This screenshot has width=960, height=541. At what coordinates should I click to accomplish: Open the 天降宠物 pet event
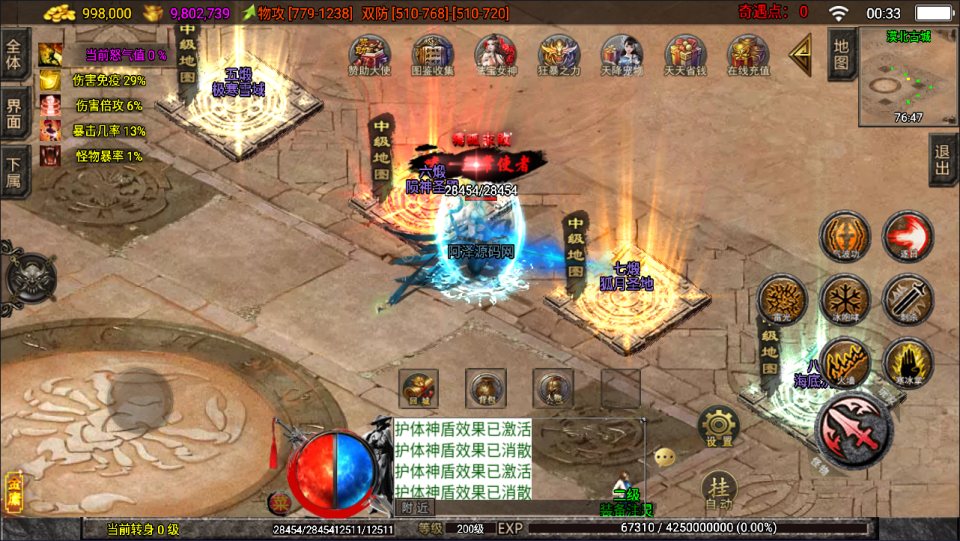click(x=622, y=54)
